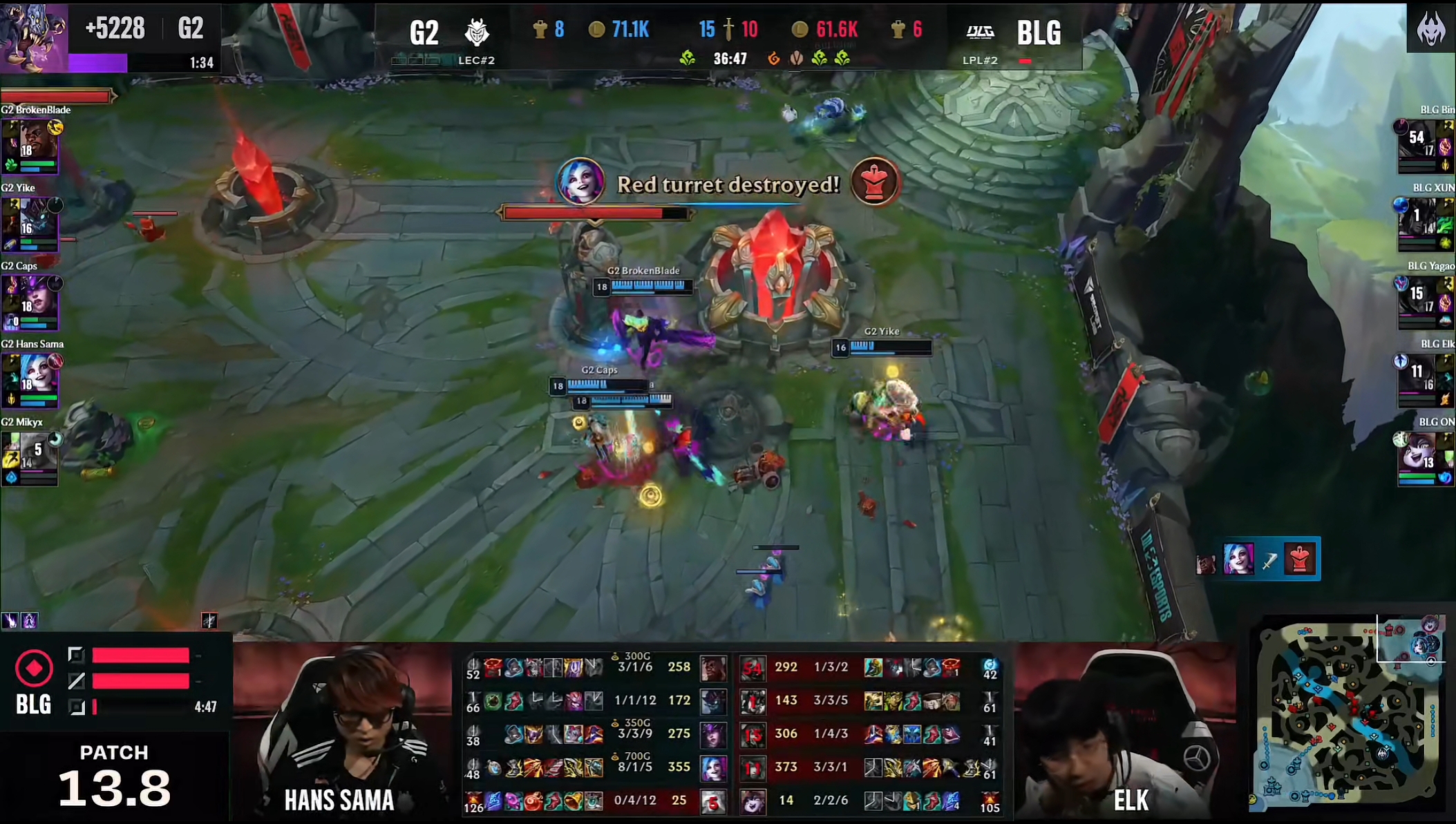Click the wolf logo in the corner

point(1430,29)
